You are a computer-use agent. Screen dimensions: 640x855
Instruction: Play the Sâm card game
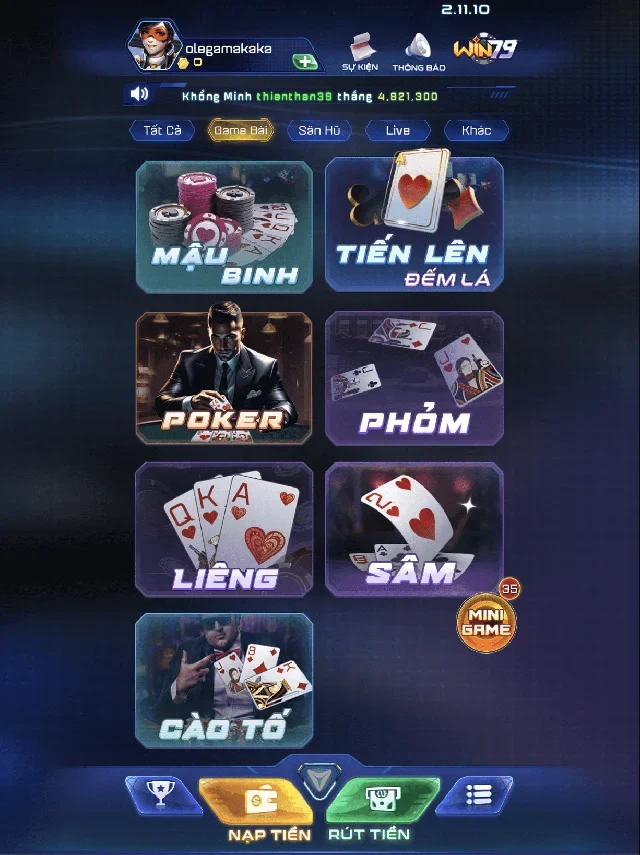click(x=414, y=530)
